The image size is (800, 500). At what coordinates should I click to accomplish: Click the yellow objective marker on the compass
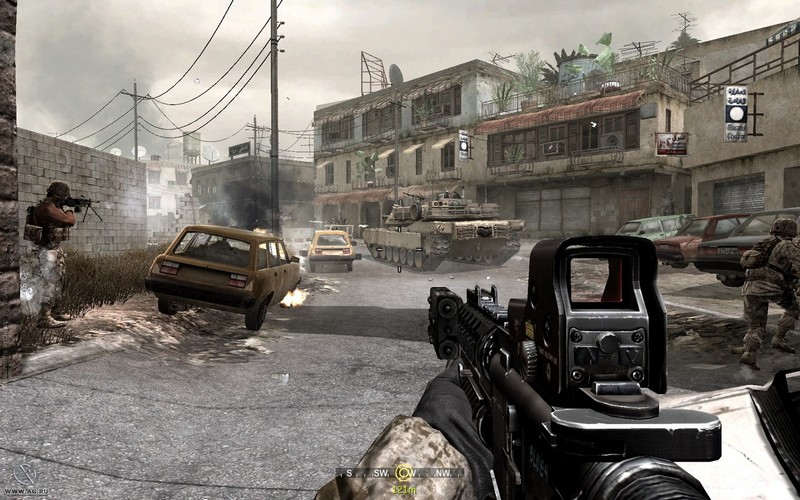404,473
